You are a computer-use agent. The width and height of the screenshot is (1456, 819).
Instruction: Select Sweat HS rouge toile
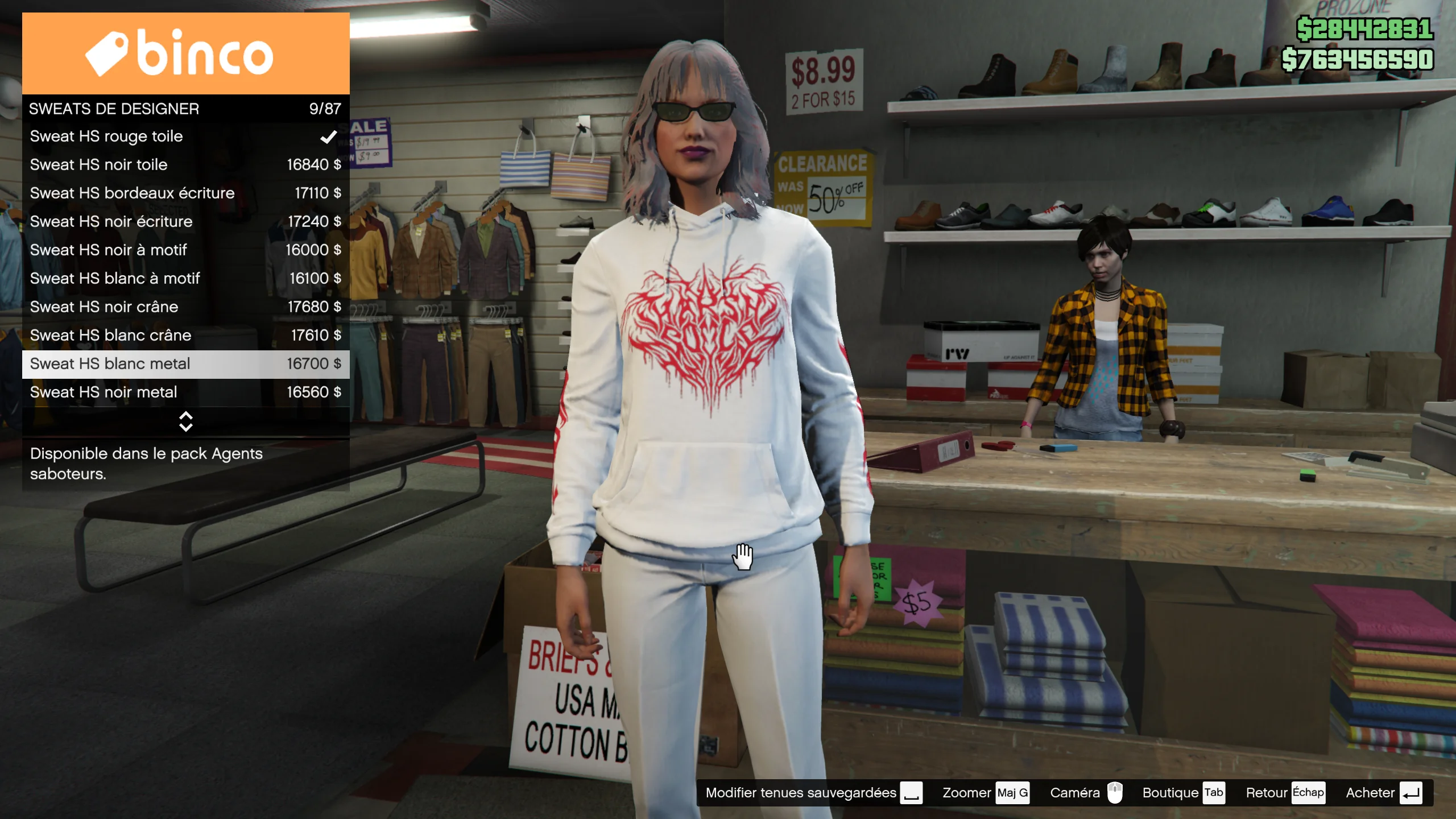coord(185,136)
